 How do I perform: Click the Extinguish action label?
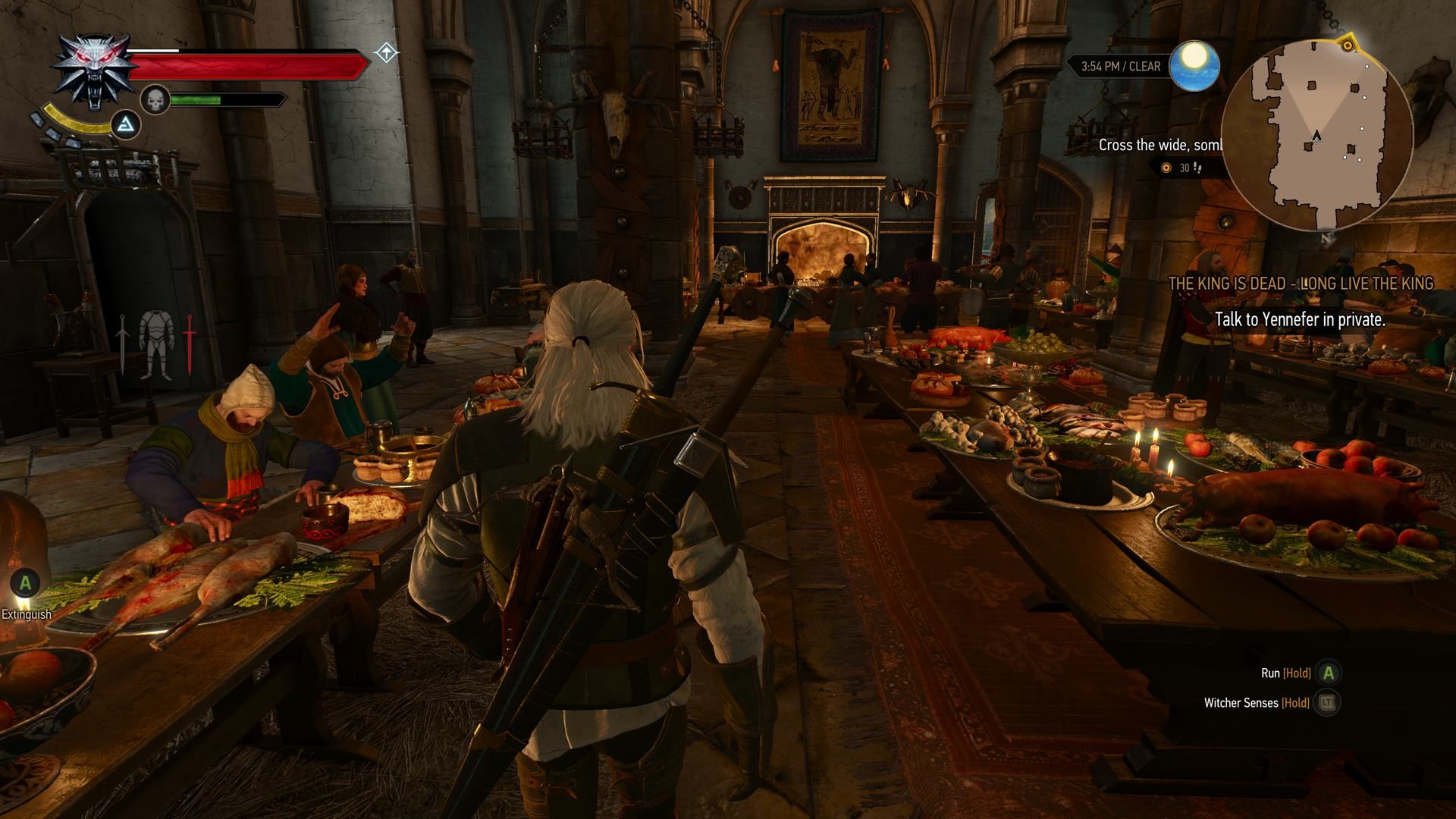27,614
